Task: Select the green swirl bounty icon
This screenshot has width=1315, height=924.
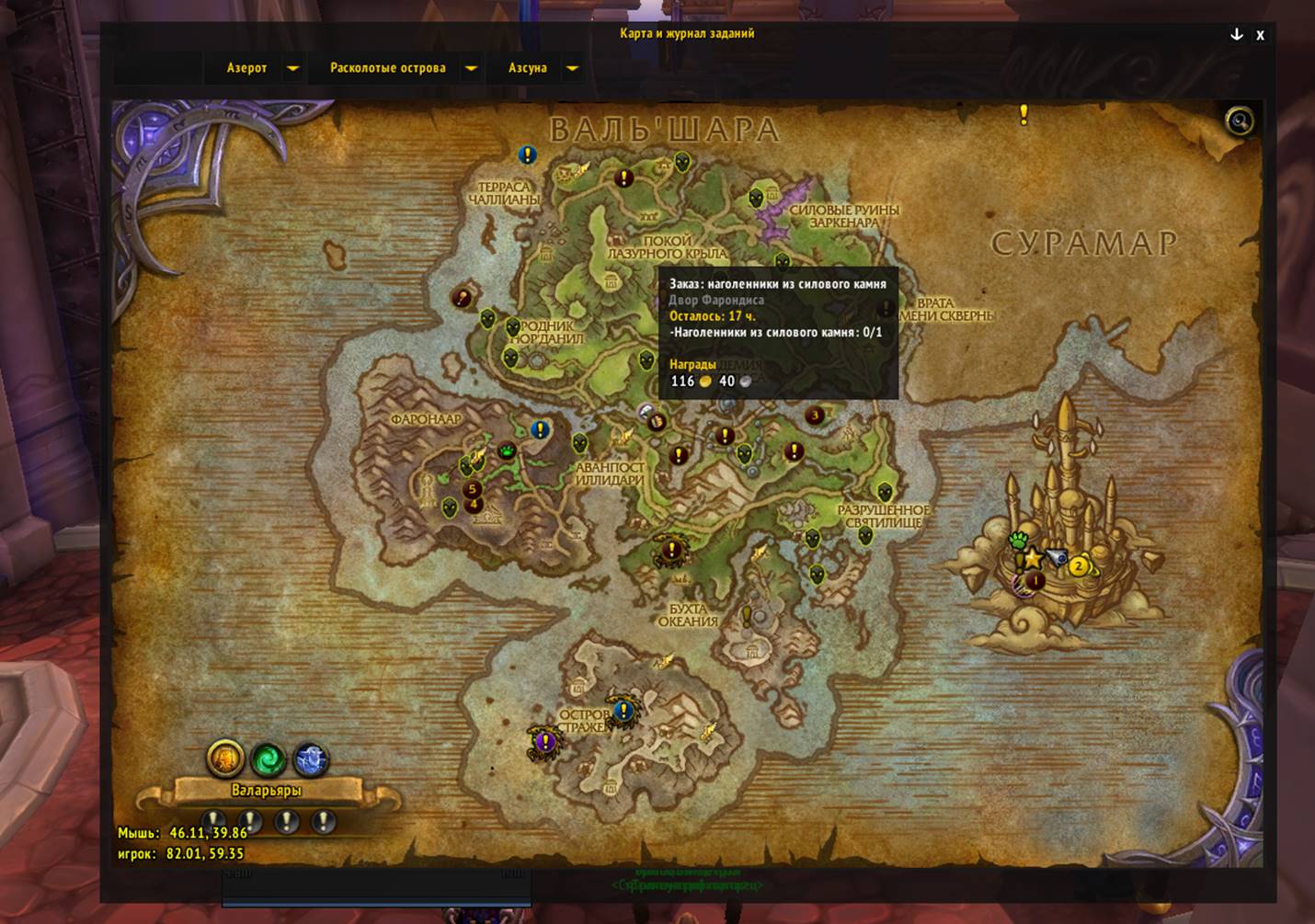Action: (268, 759)
